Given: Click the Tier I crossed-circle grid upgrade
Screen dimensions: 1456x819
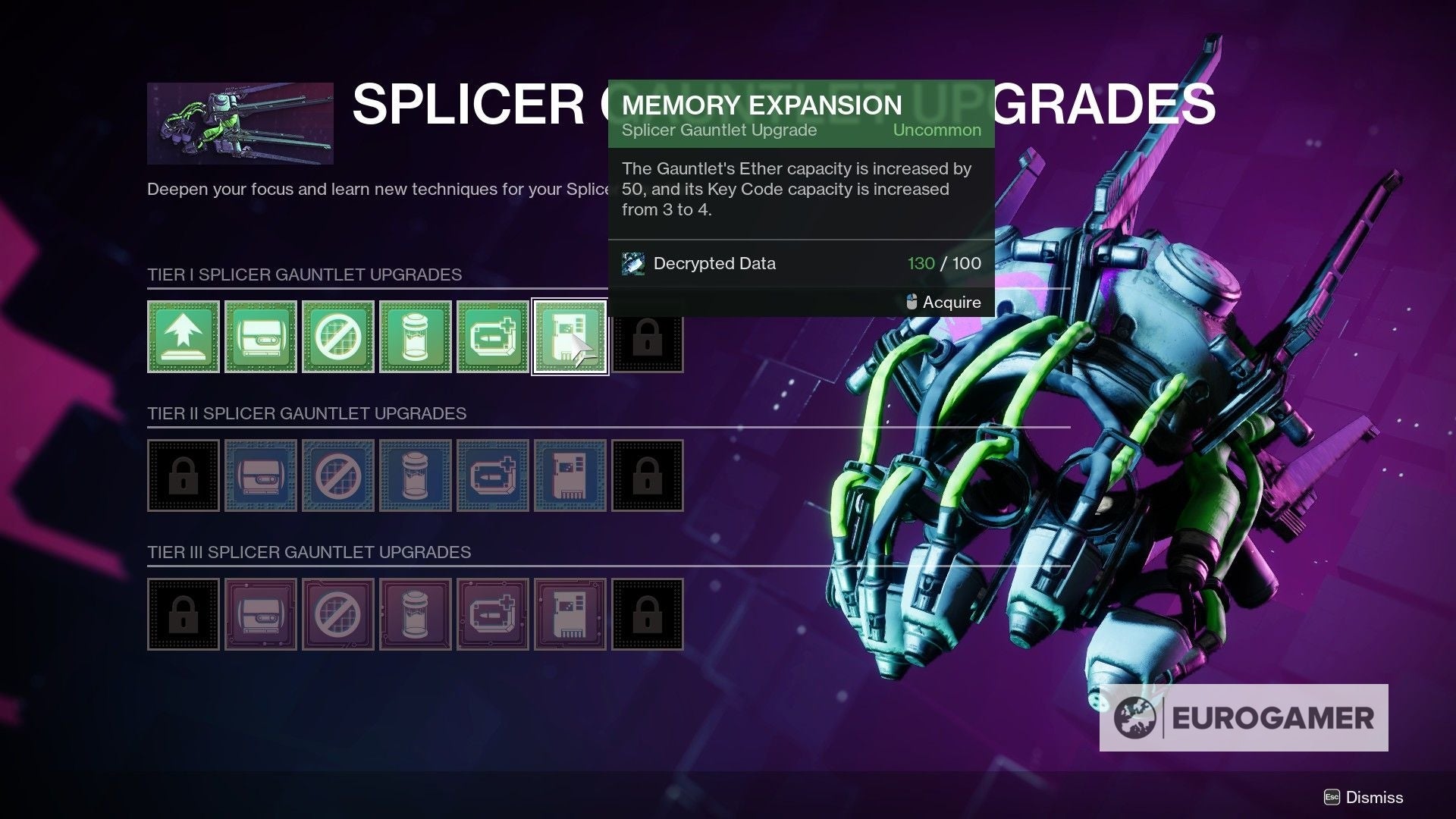Looking at the screenshot, I should (x=338, y=337).
